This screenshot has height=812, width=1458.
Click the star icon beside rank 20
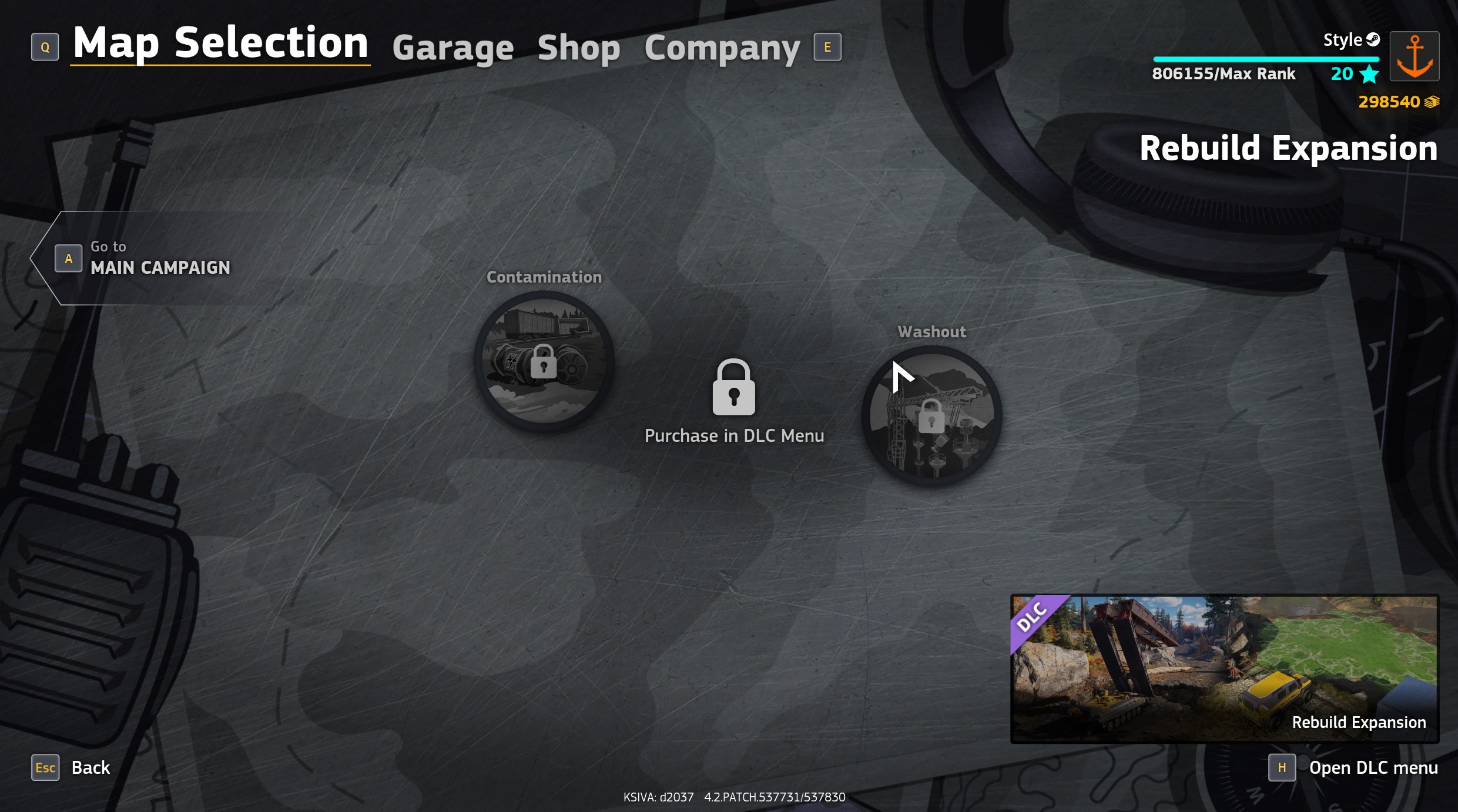click(1370, 74)
